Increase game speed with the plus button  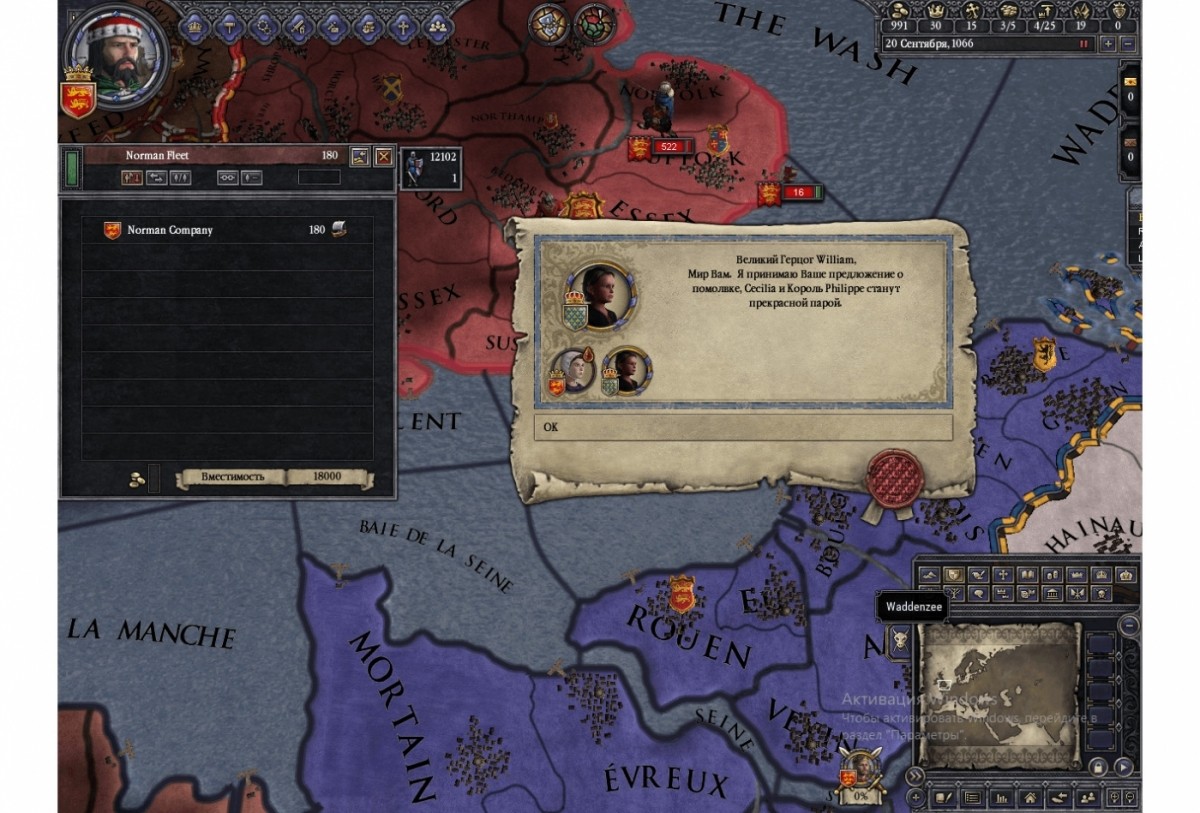click(x=1107, y=44)
